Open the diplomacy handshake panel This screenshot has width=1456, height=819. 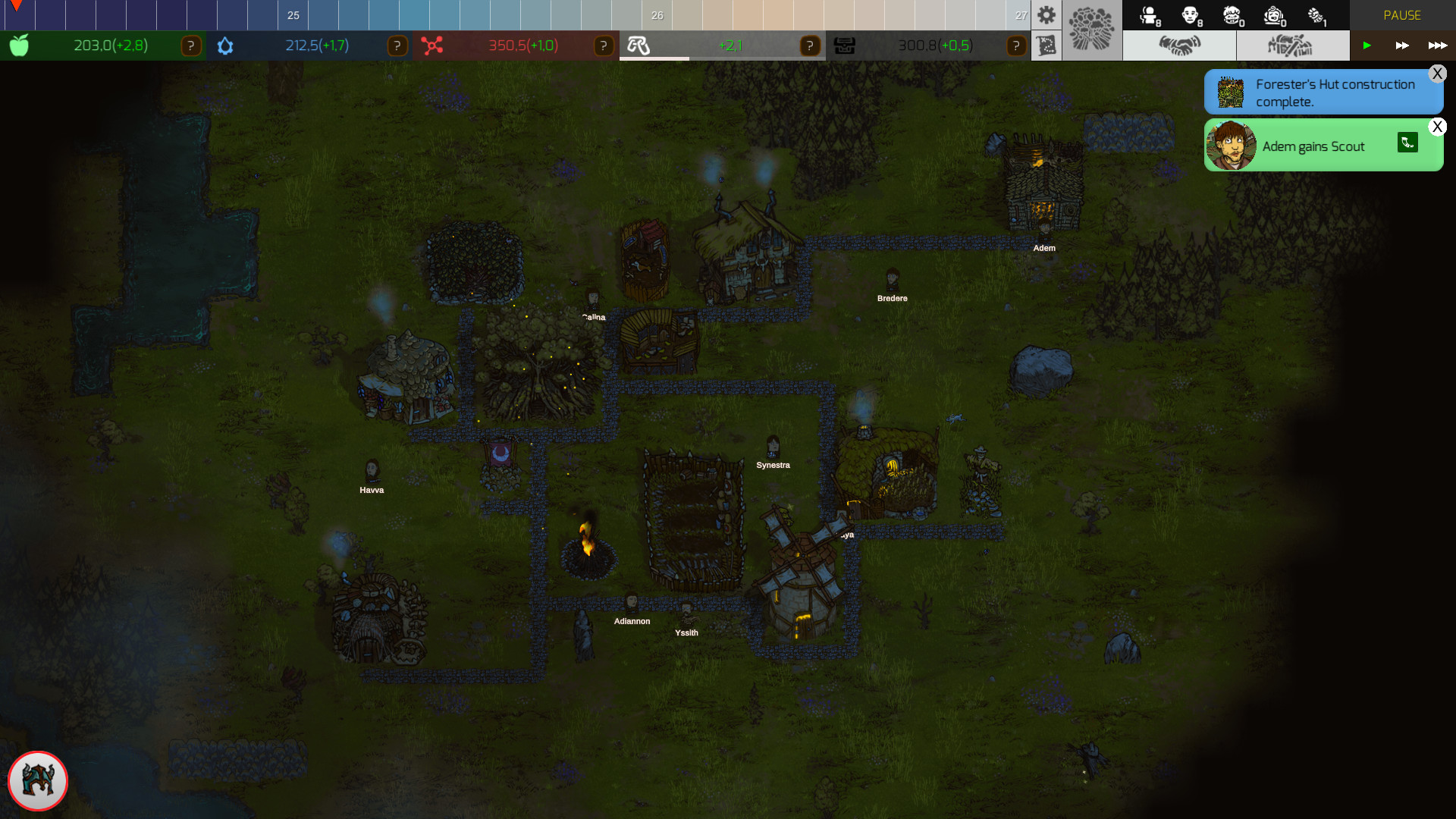click(x=1180, y=45)
